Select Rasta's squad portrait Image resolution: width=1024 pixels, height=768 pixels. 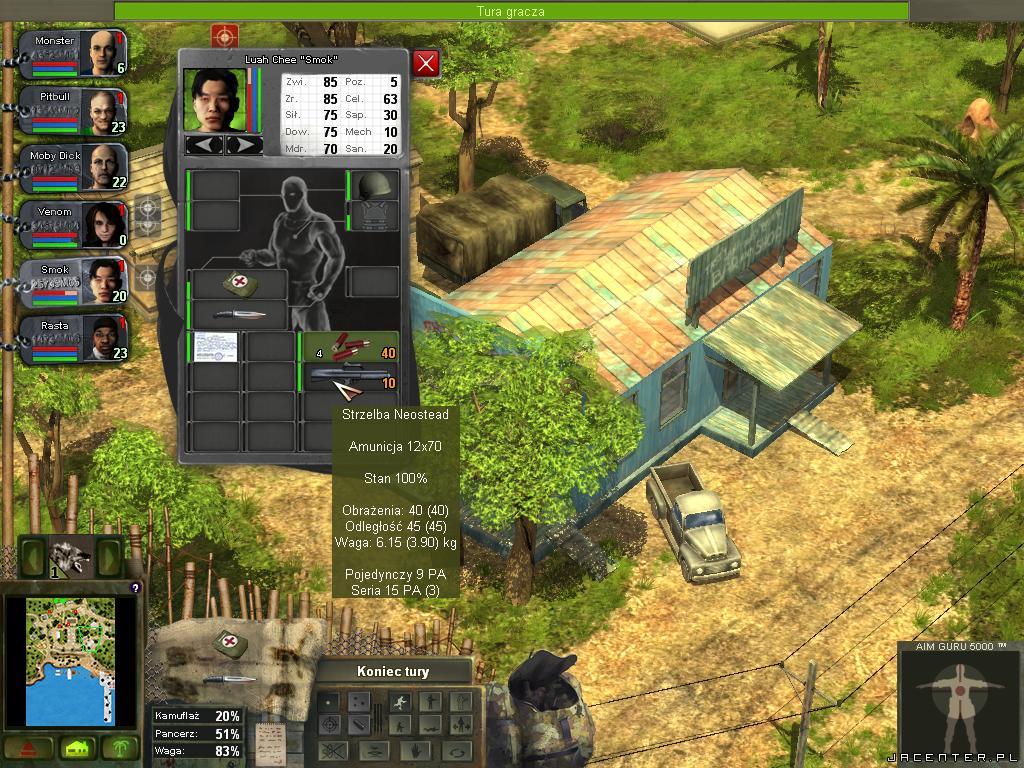pyautogui.click(x=101, y=339)
